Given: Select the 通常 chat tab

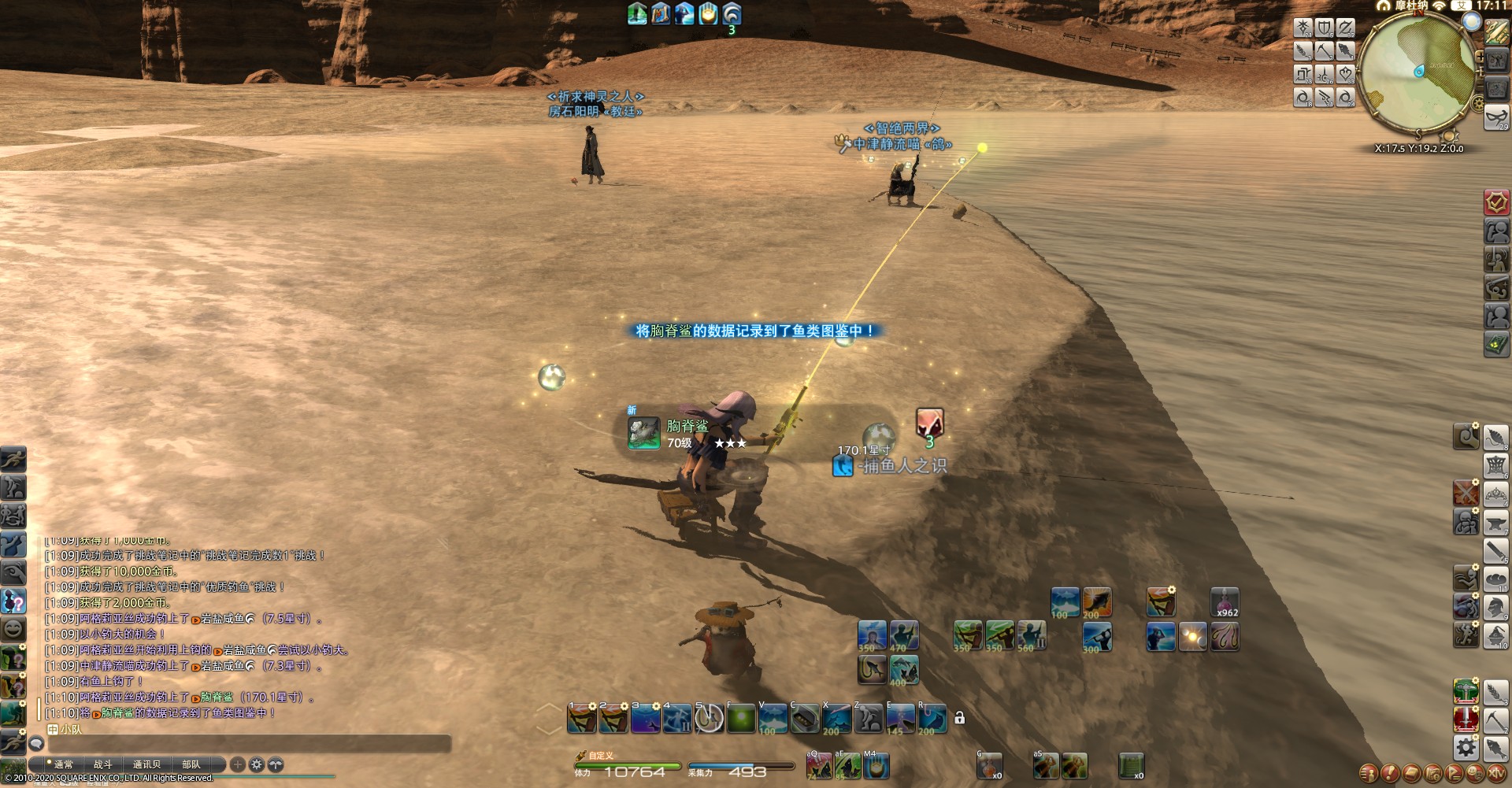Looking at the screenshot, I should pos(63,764).
